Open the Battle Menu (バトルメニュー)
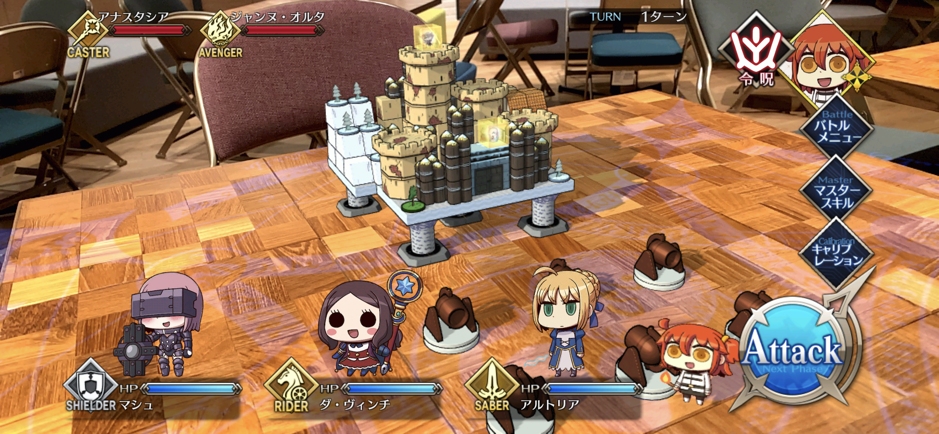 [x=835, y=130]
